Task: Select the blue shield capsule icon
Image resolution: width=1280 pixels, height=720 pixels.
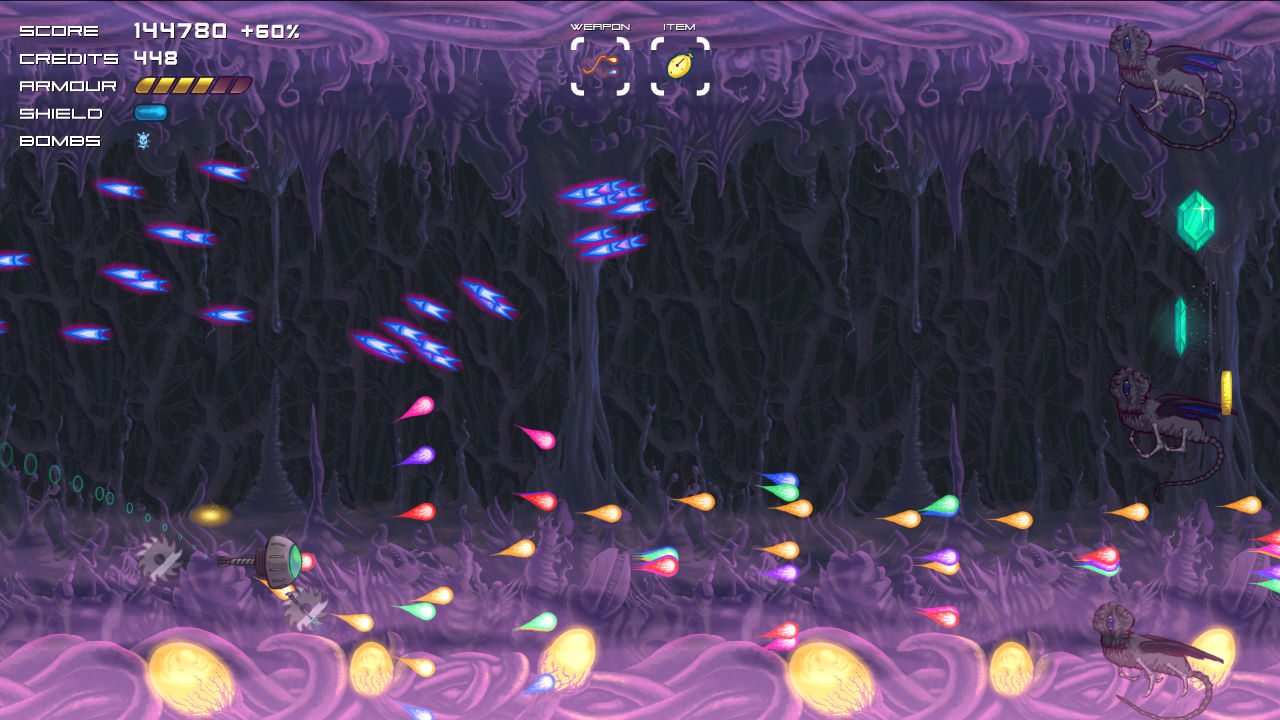Action: point(150,113)
